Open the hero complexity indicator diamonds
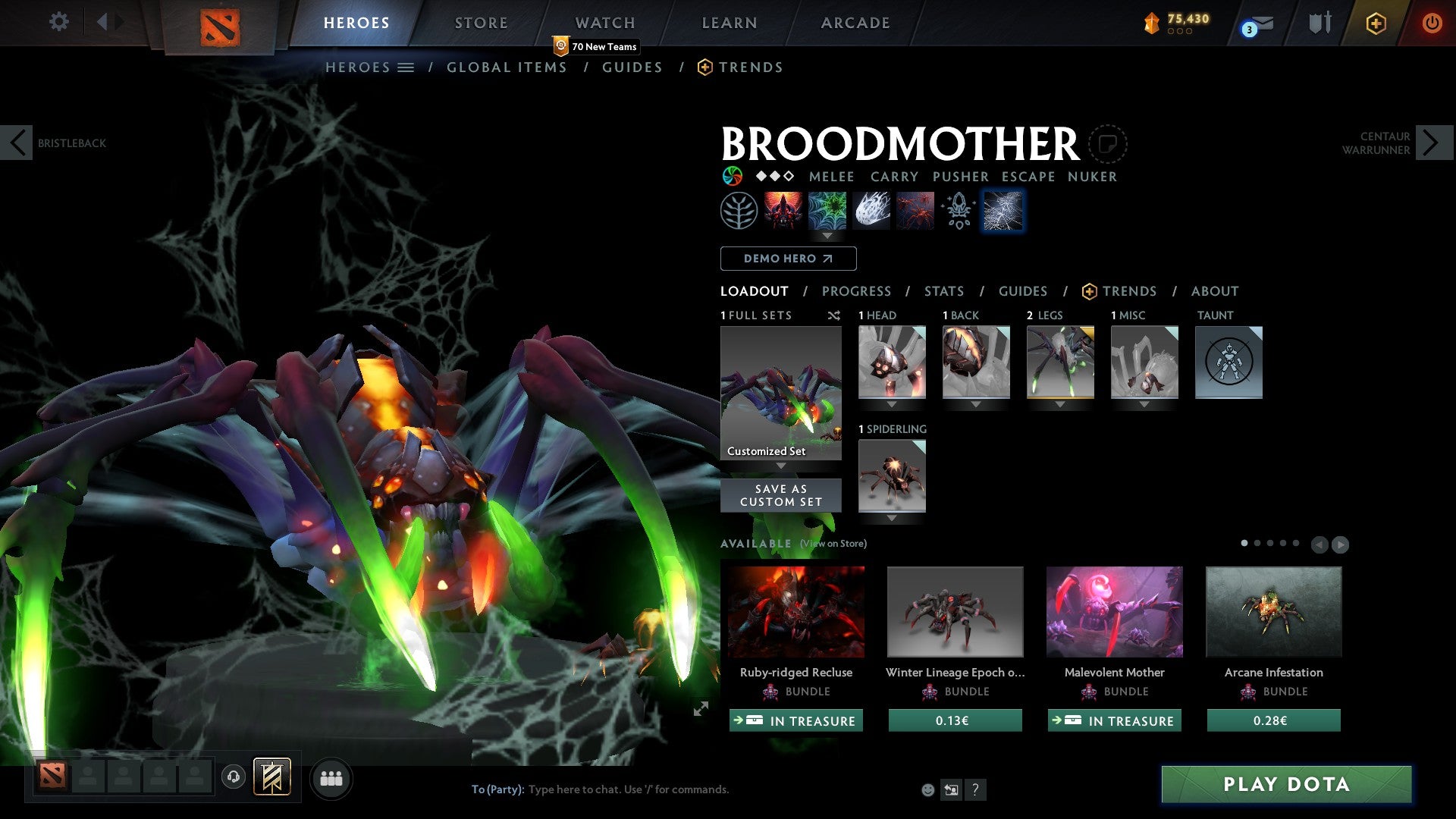The height and width of the screenshot is (819, 1456). pyautogui.click(x=773, y=177)
